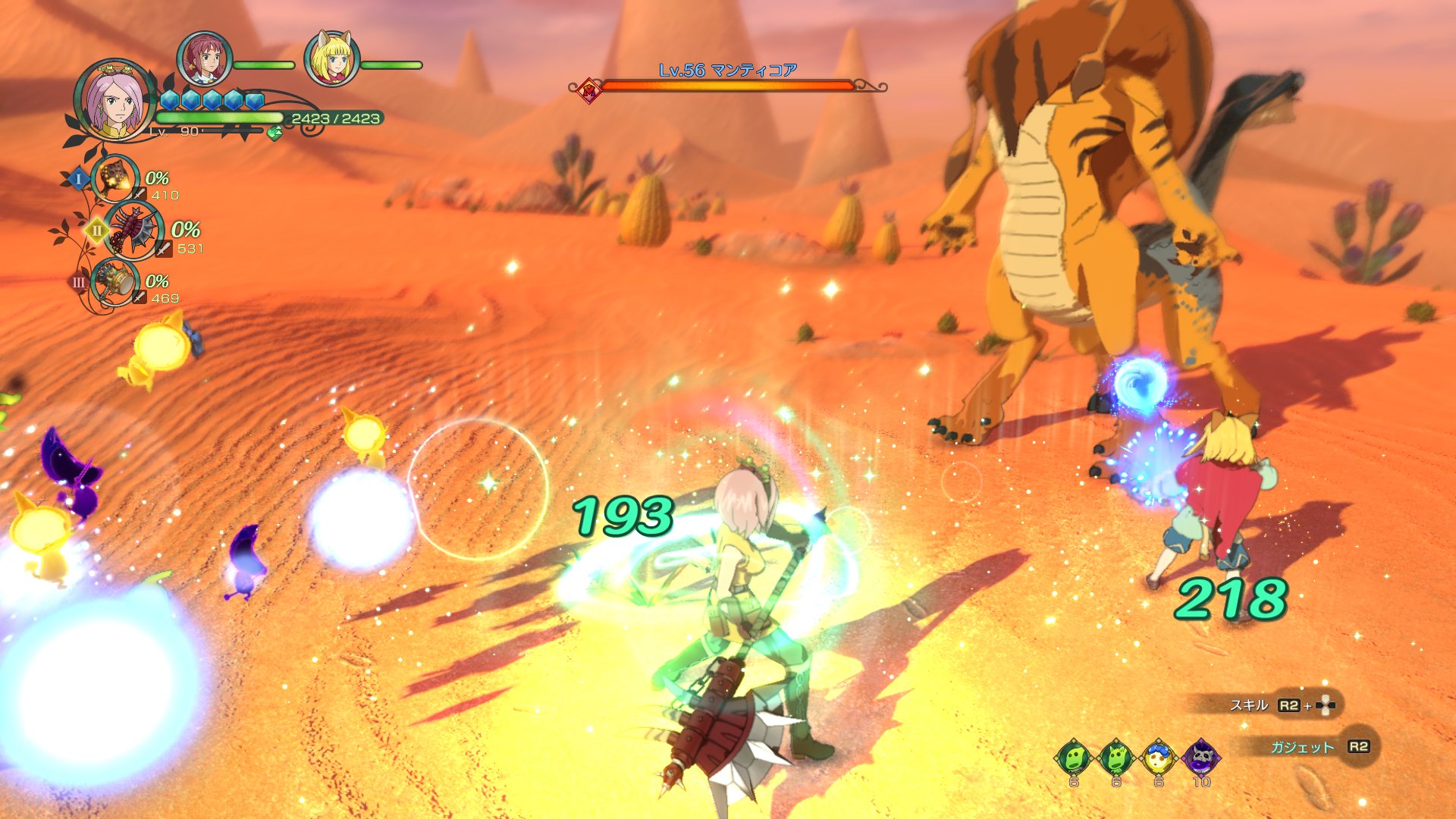Screen dimensions: 1456x819
Task: Choose the yellow Higgledy with blue flower
Action: 1159,757
